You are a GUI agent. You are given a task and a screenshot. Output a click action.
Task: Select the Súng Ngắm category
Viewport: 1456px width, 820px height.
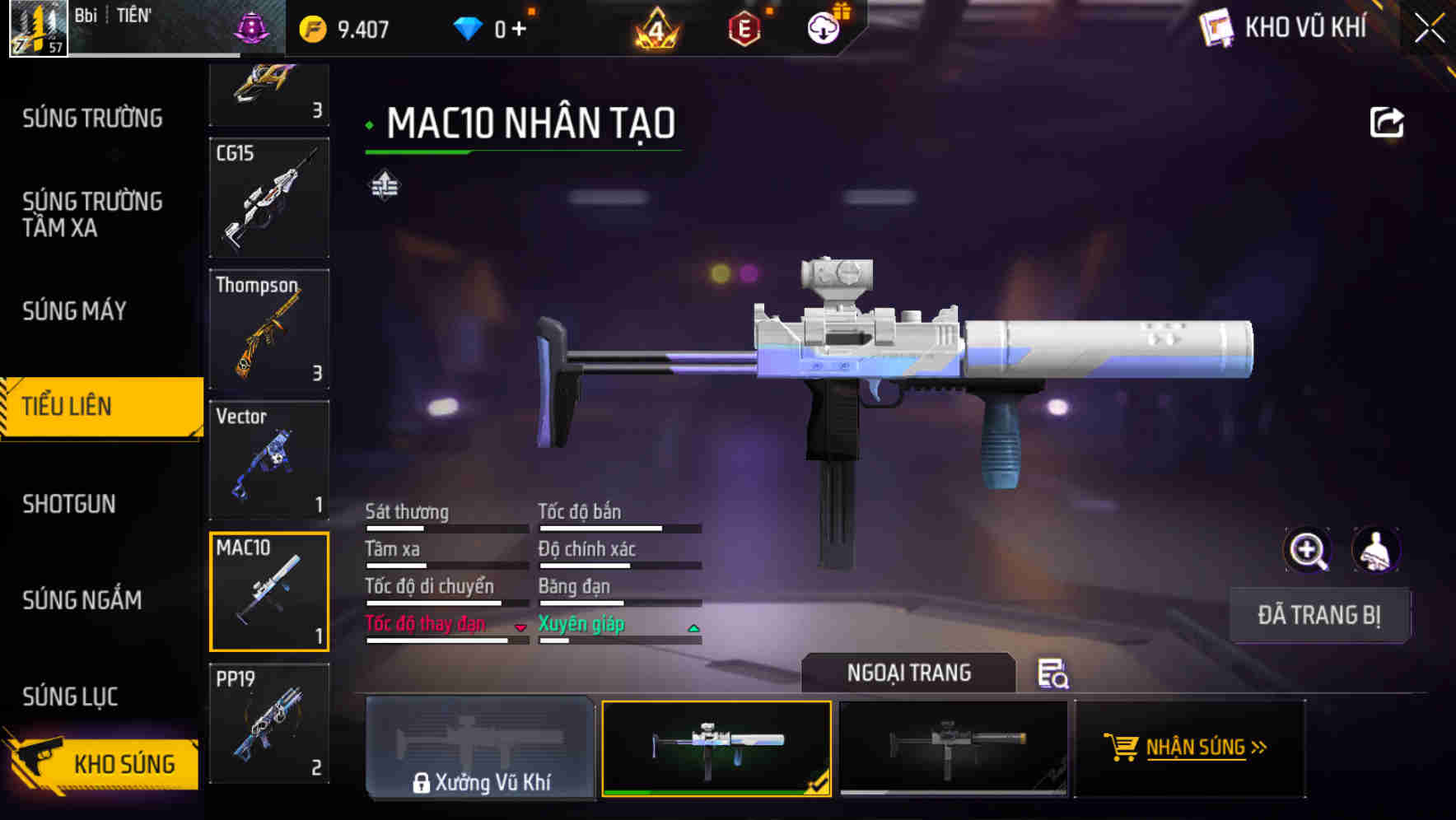point(82,600)
